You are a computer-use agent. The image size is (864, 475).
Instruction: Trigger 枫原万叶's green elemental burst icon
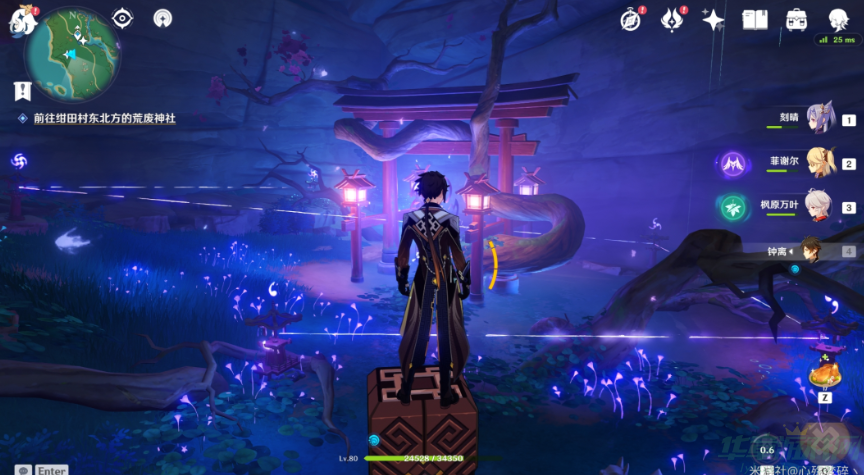[733, 207]
